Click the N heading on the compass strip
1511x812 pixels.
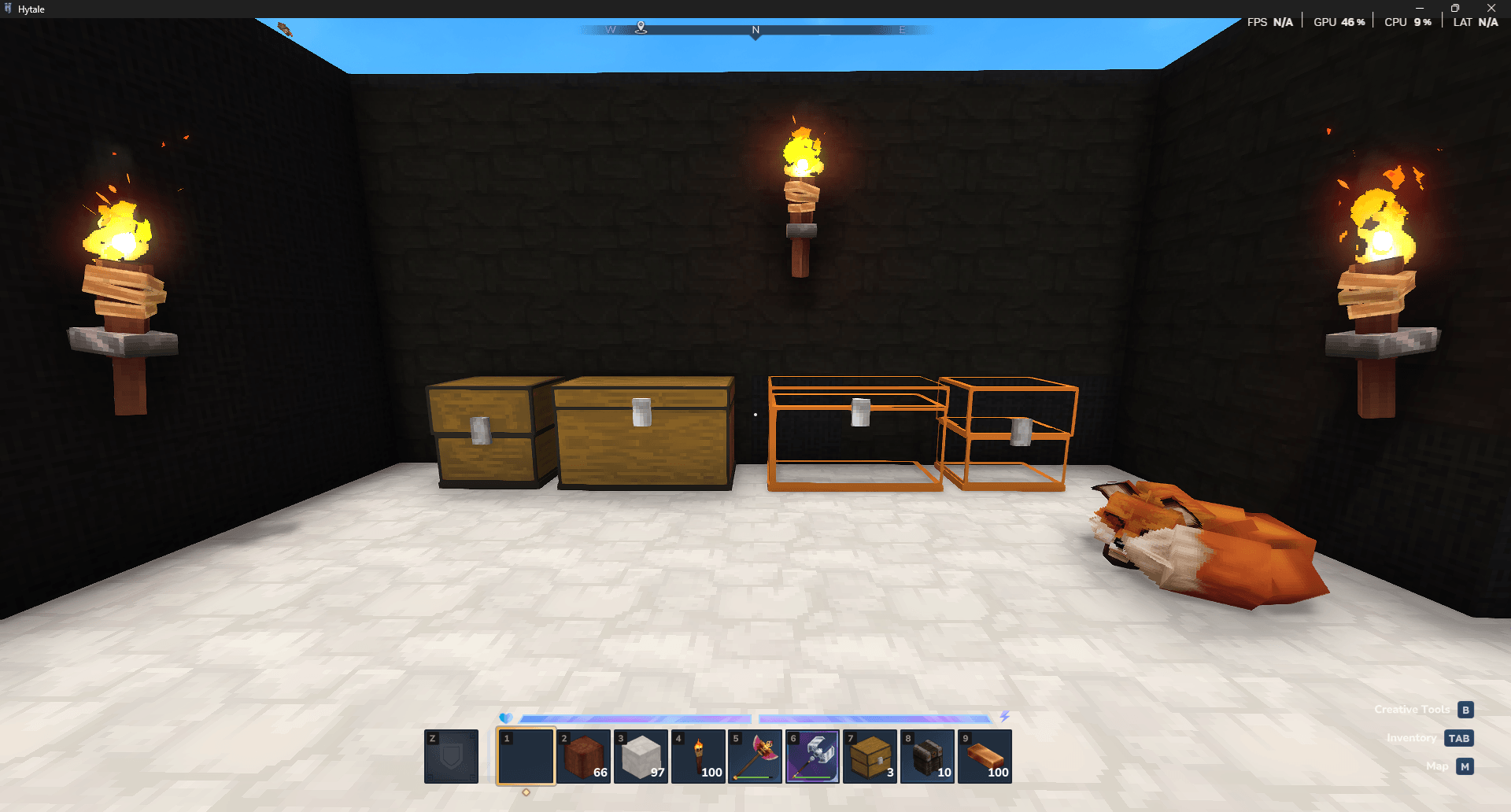point(755,29)
